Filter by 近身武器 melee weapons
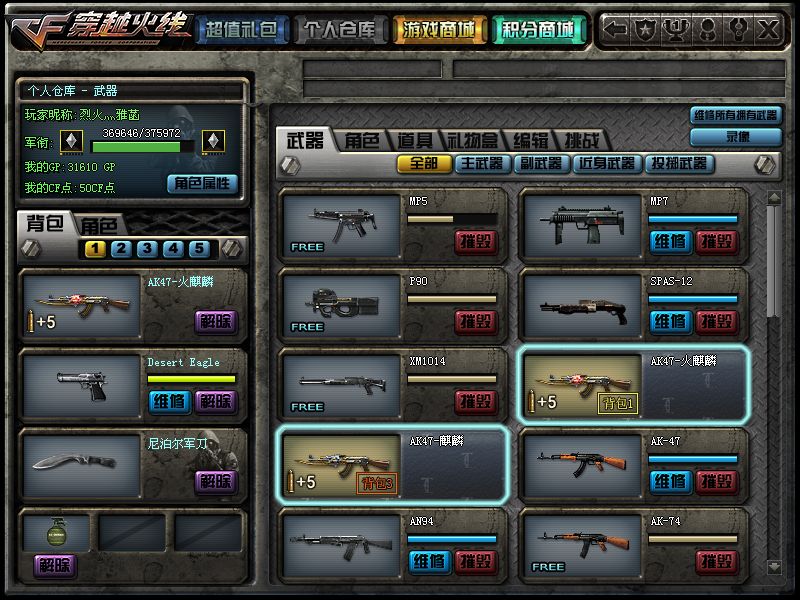 606,163
